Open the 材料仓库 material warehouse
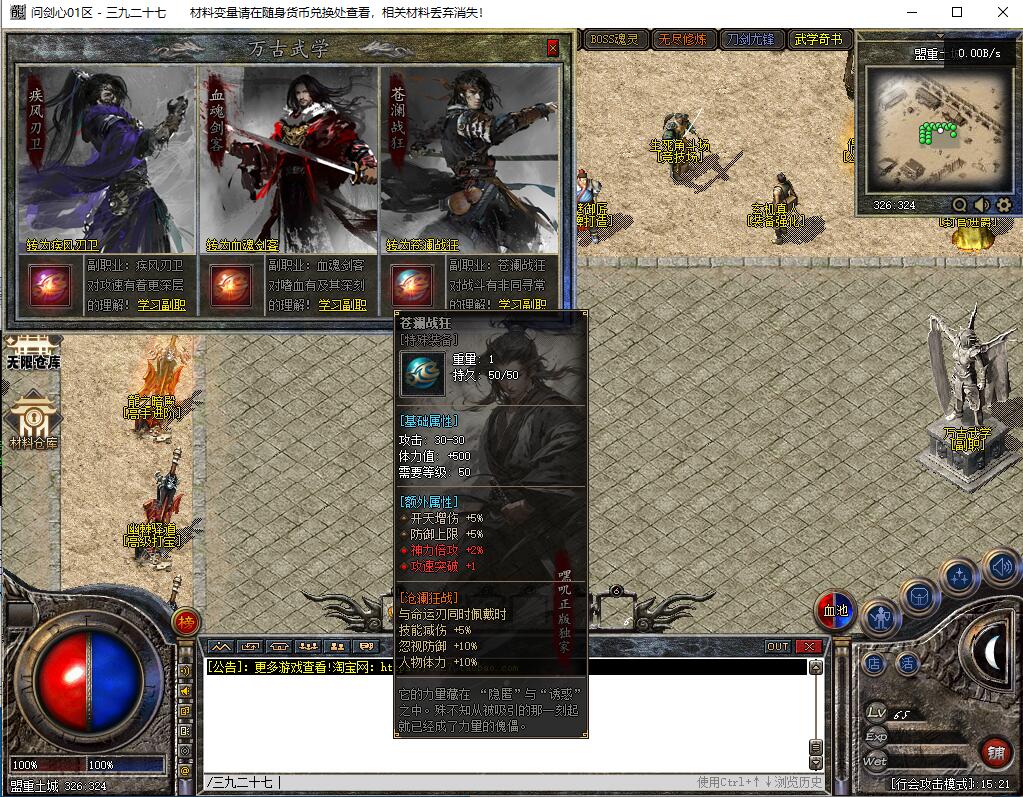 point(33,420)
